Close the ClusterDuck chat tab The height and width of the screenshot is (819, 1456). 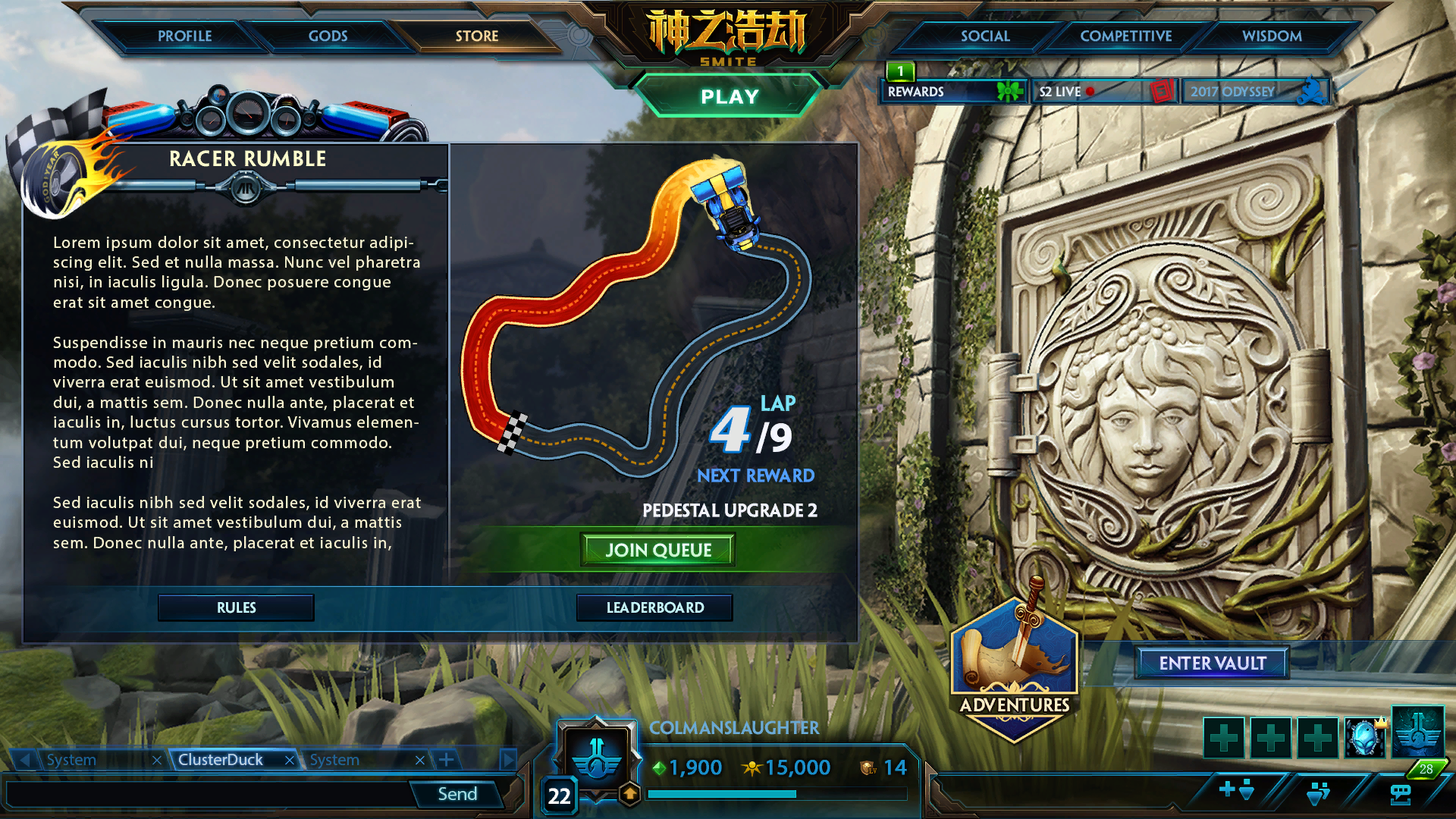point(289,760)
